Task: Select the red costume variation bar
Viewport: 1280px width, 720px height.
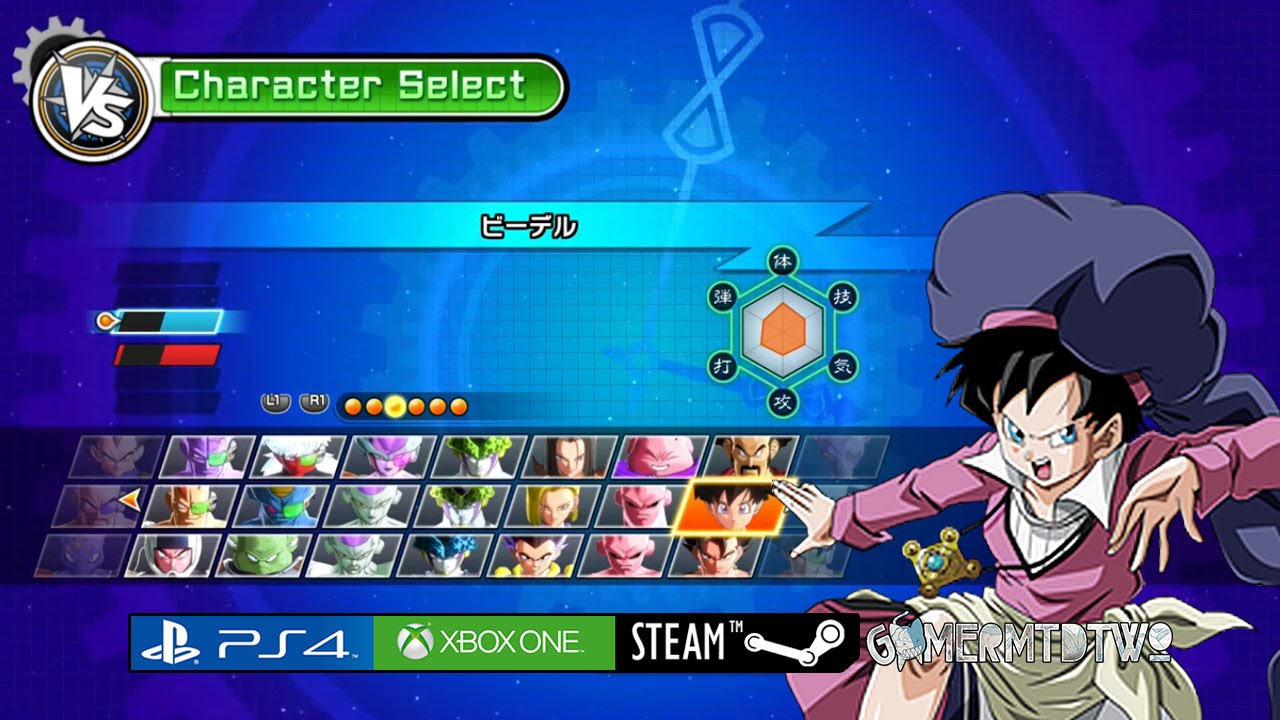Action: [x=167, y=355]
